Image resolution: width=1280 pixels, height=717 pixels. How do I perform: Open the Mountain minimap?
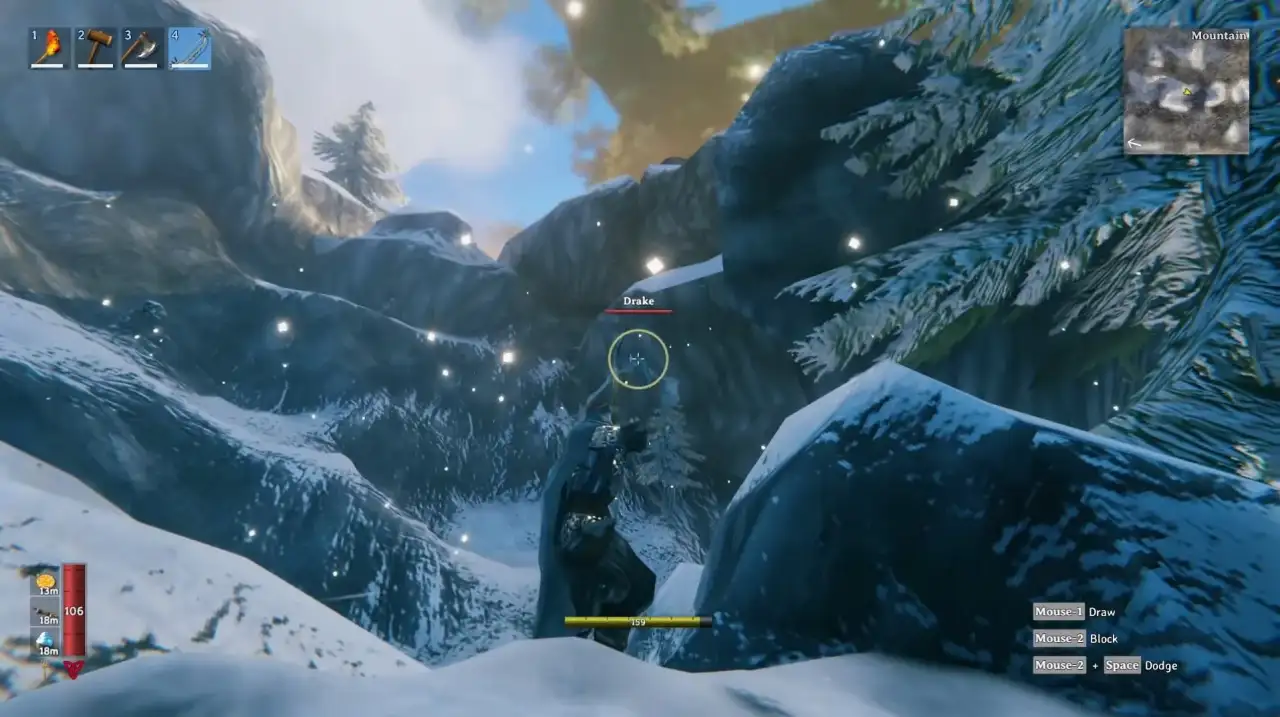[x=1186, y=91]
